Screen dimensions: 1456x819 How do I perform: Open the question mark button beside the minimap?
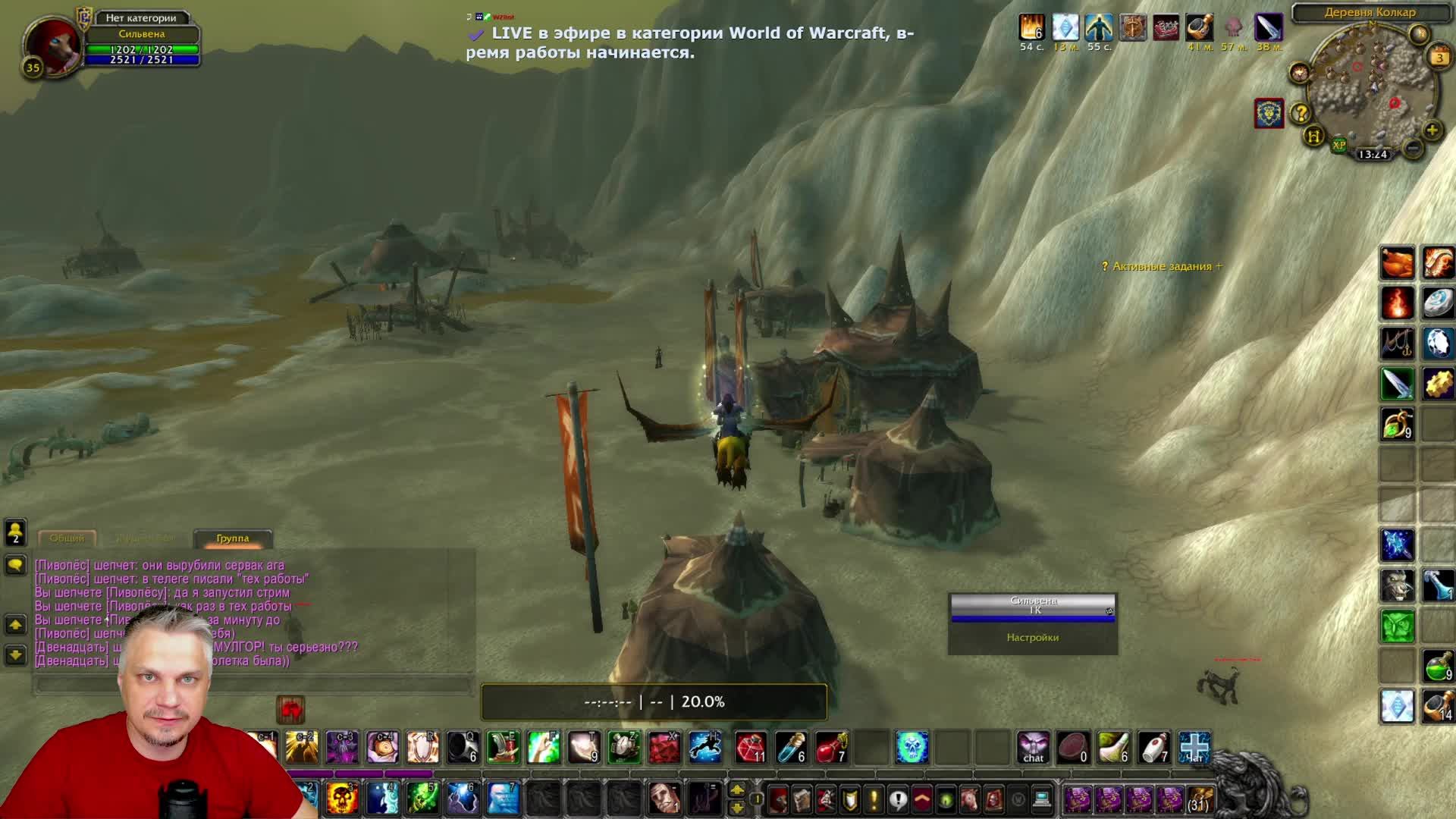pyautogui.click(x=1301, y=114)
